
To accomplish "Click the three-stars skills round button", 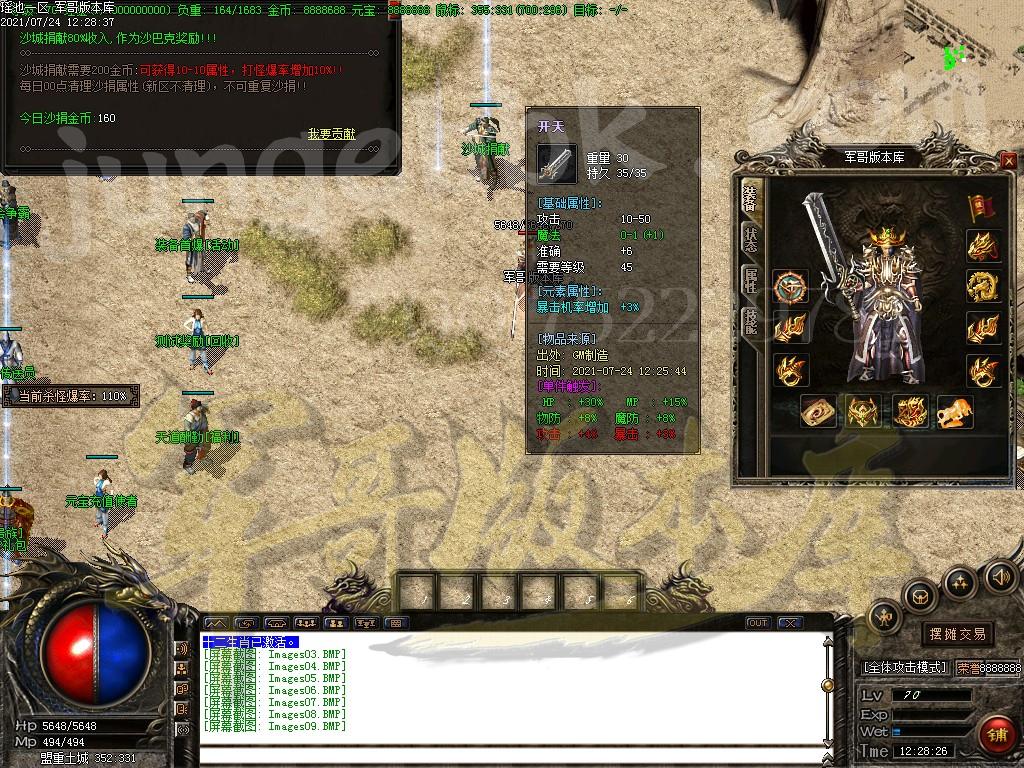I will pyautogui.click(x=959, y=581).
